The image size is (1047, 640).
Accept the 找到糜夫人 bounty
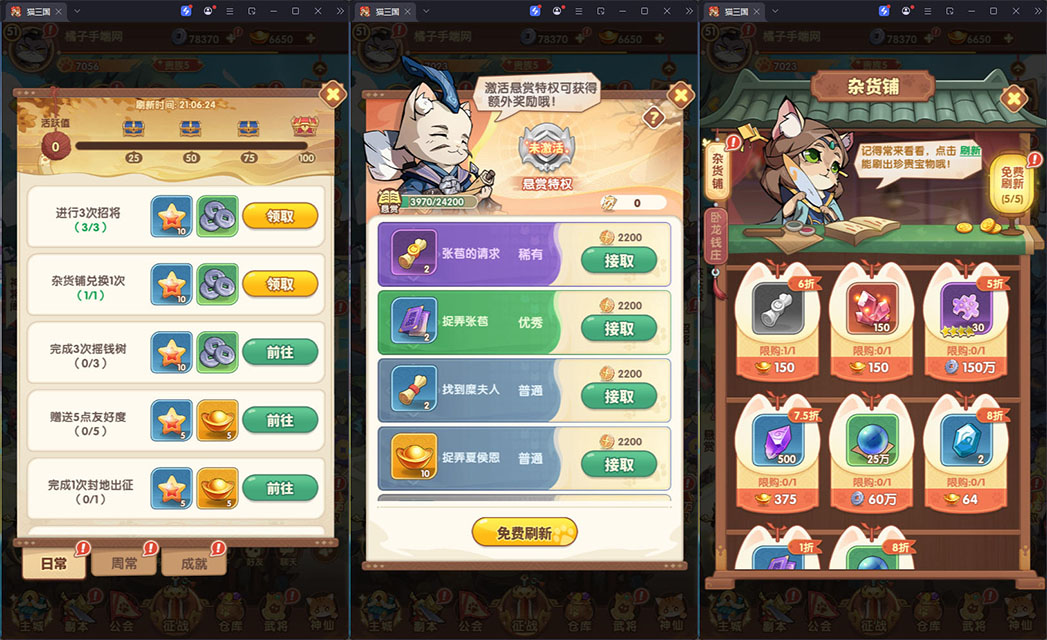click(x=619, y=397)
